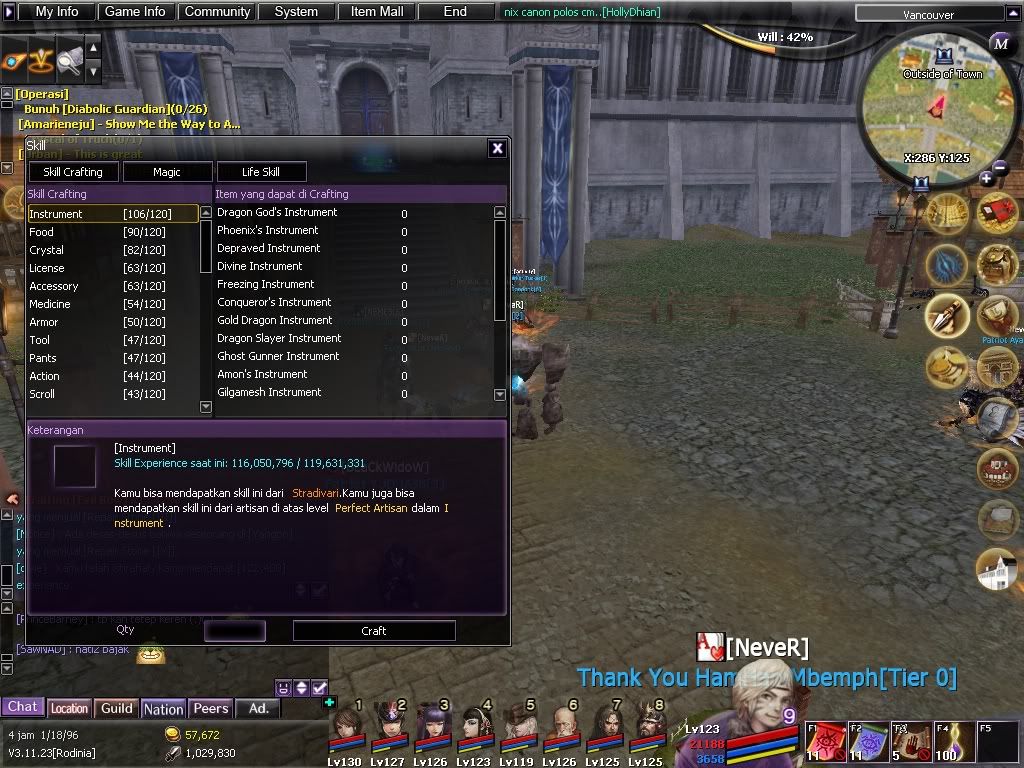This screenshot has width=1024, height=768.
Task: Switch to the Life Skill tab
Action: coord(261,172)
